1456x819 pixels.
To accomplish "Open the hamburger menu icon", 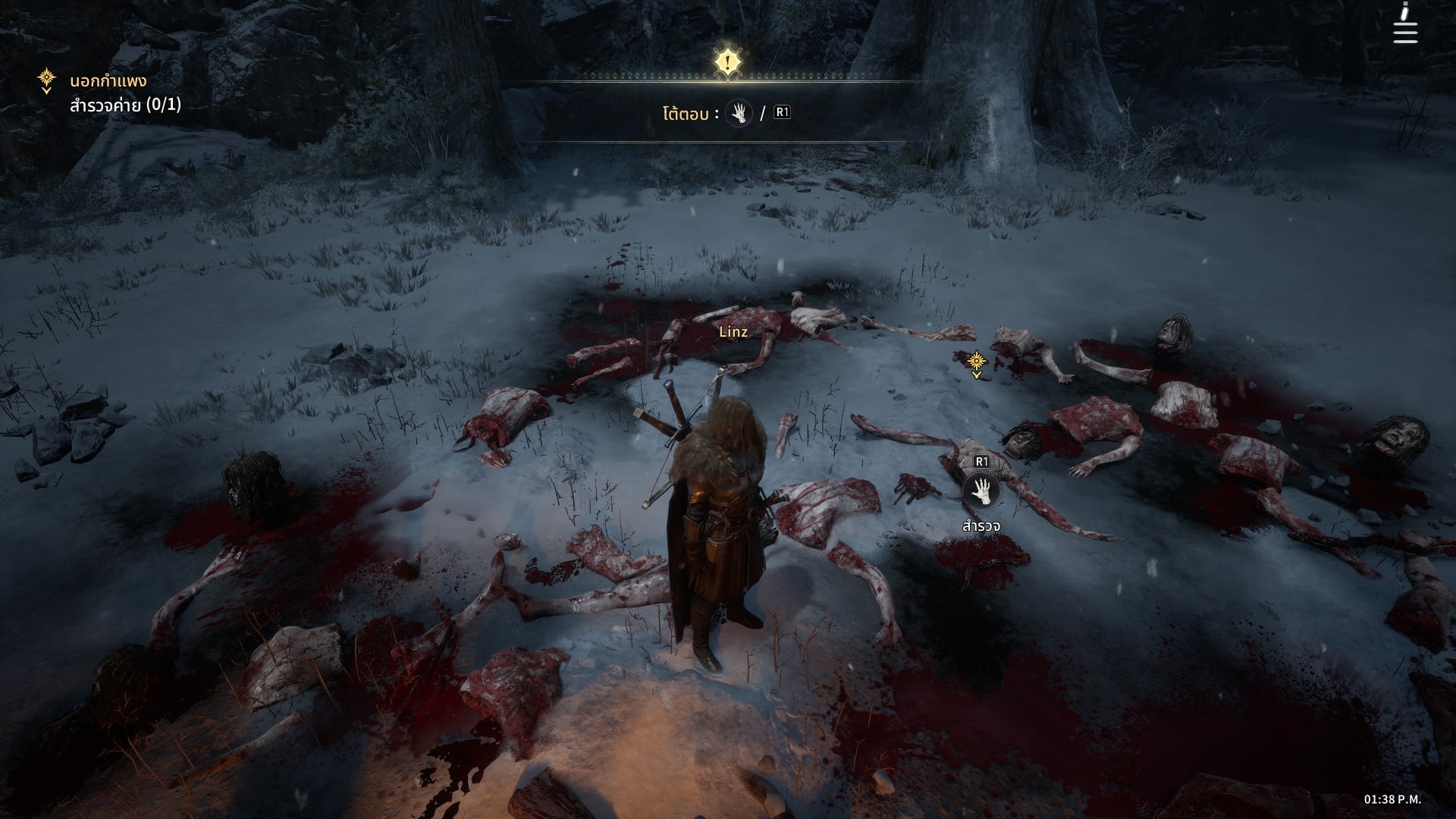I will tap(1404, 31).
